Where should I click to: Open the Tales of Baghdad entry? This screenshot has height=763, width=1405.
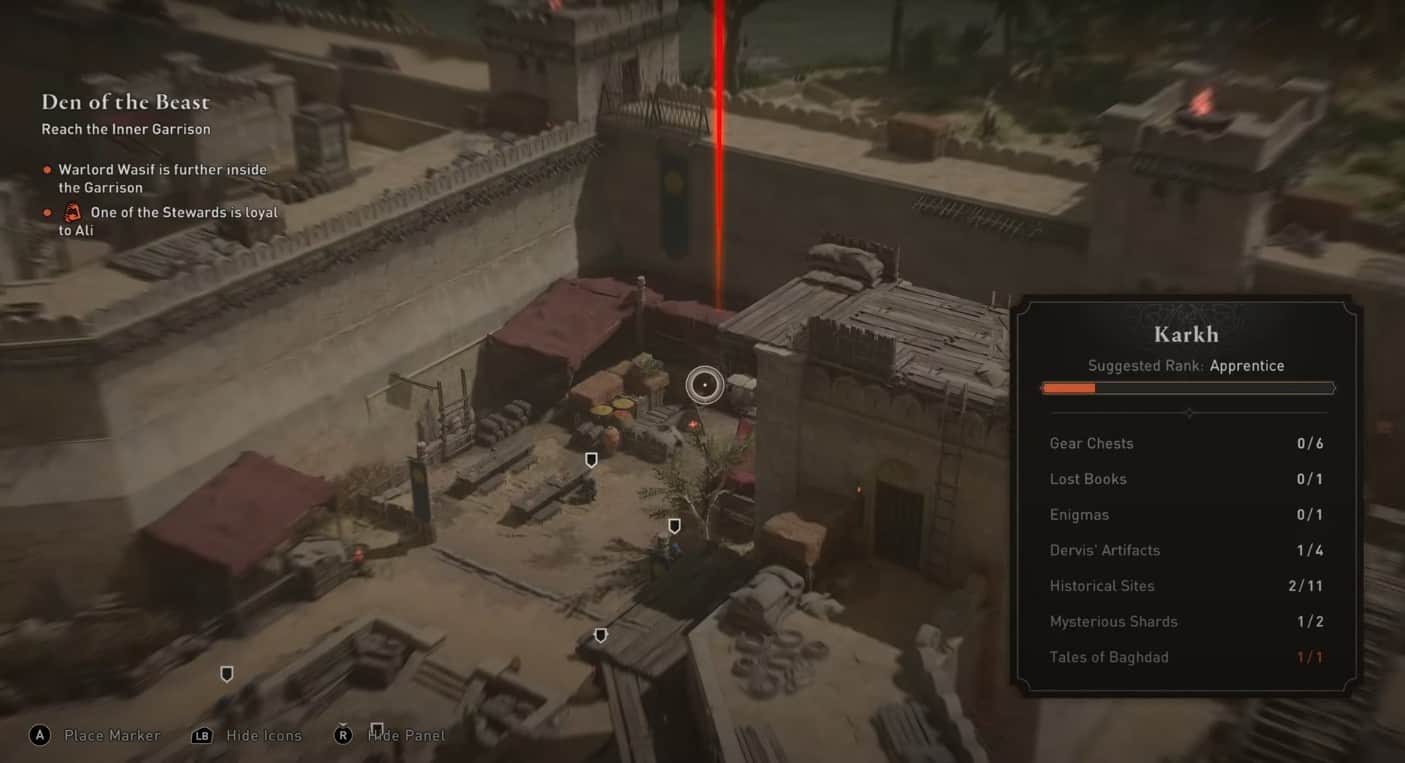tap(1109, 657)
